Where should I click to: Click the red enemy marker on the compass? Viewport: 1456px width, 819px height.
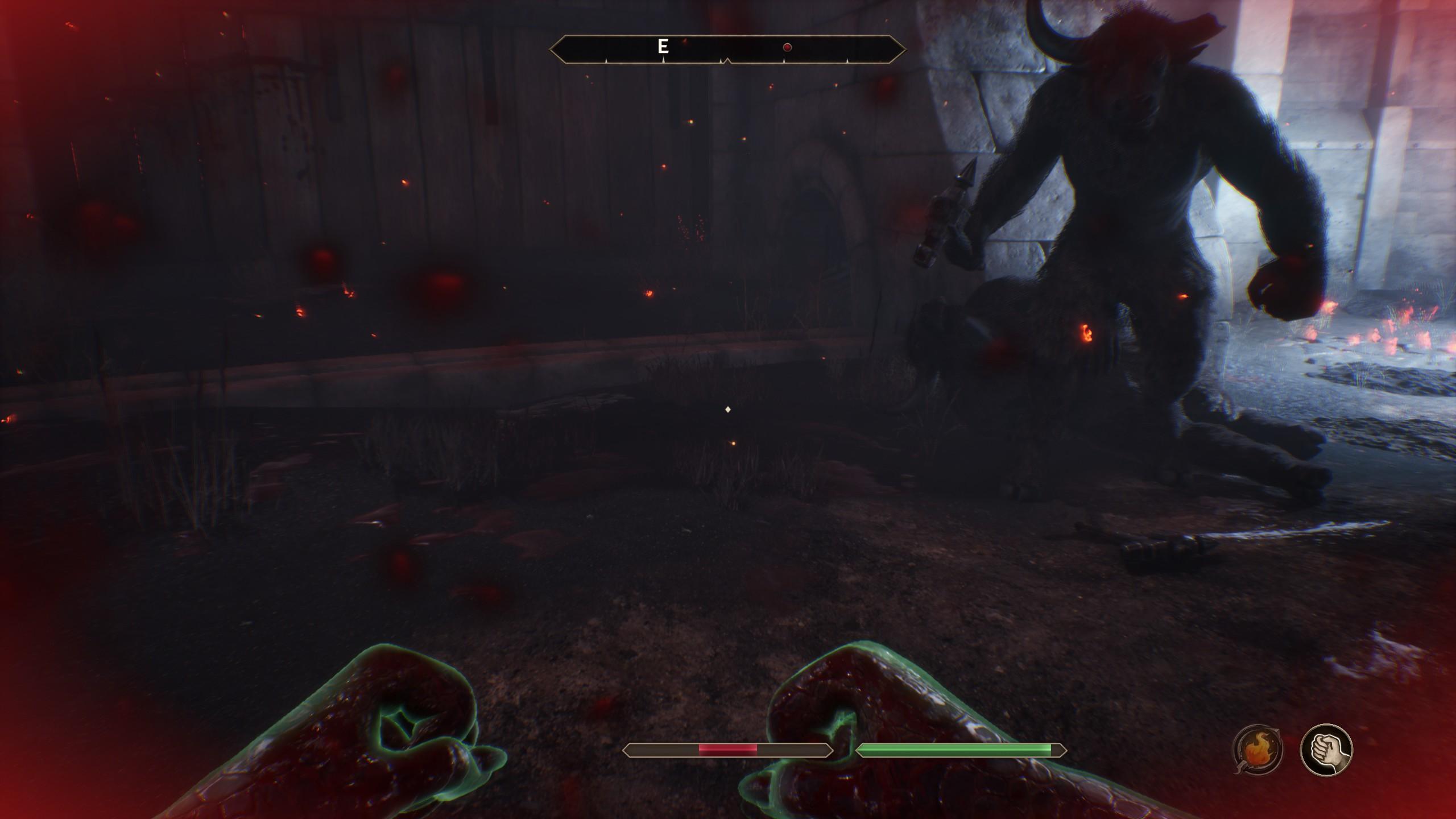pos(787,48)
